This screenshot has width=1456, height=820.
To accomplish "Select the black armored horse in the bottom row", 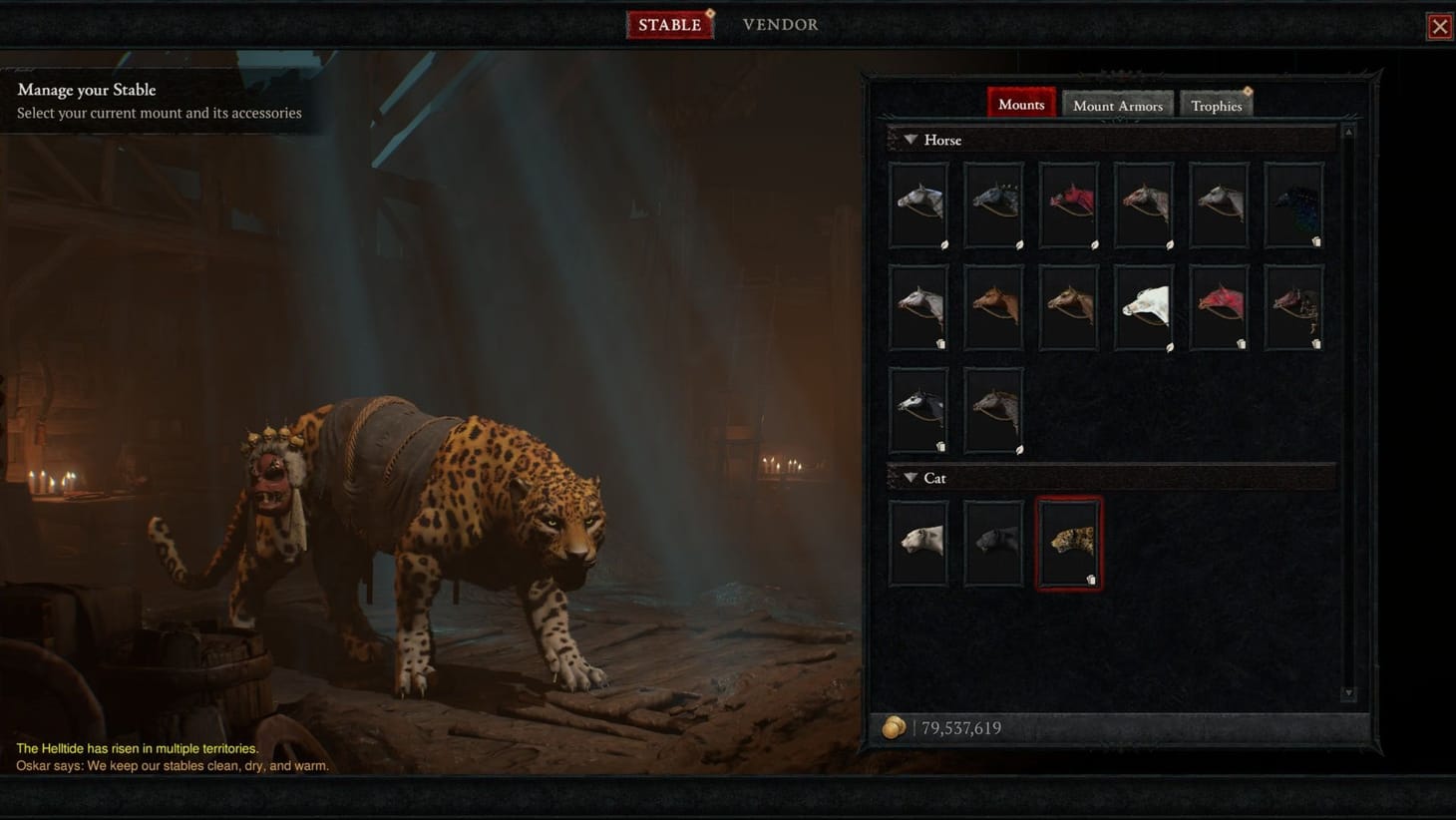I will point(917,409).
